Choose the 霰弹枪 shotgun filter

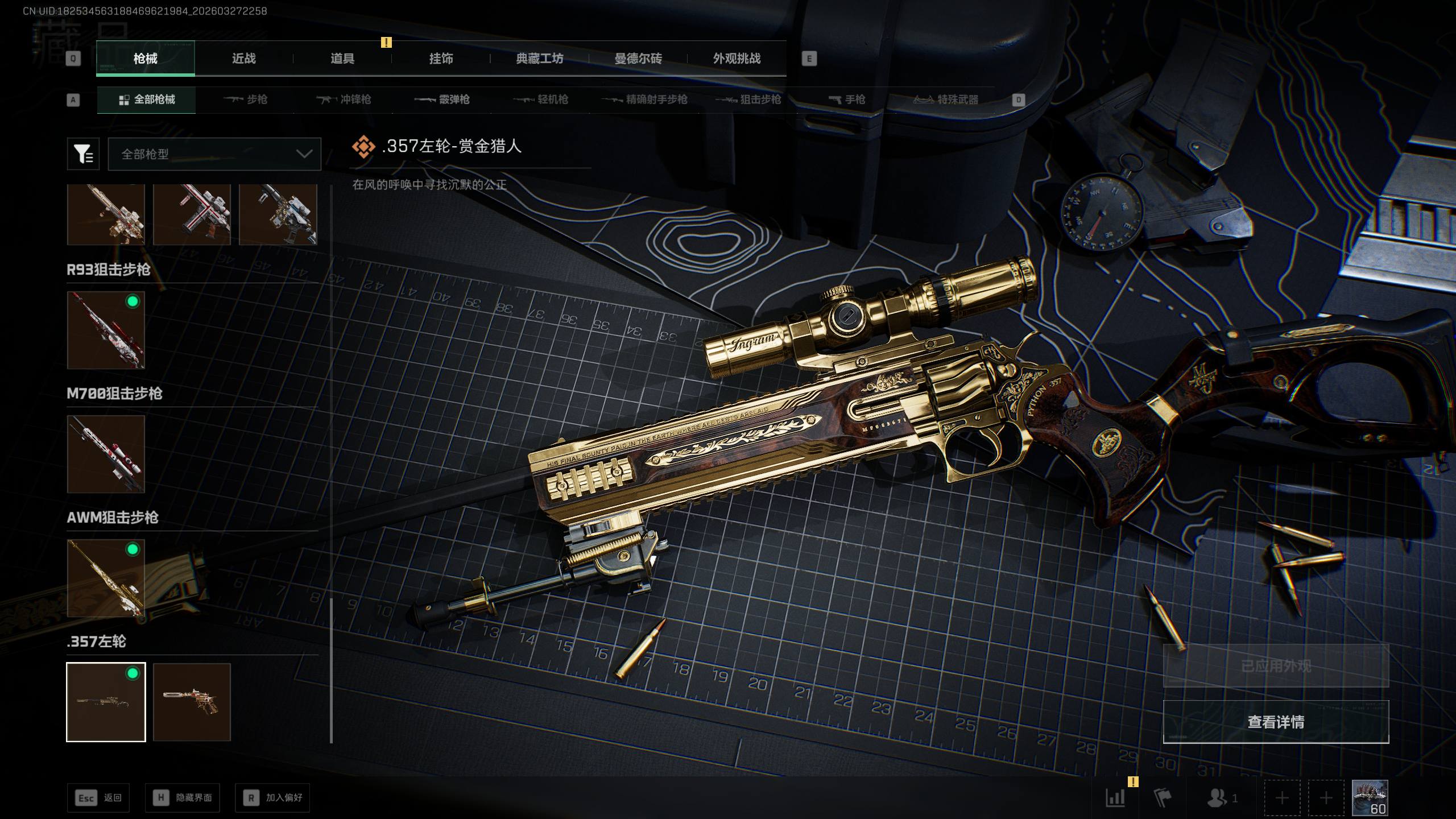pos(442,100)
